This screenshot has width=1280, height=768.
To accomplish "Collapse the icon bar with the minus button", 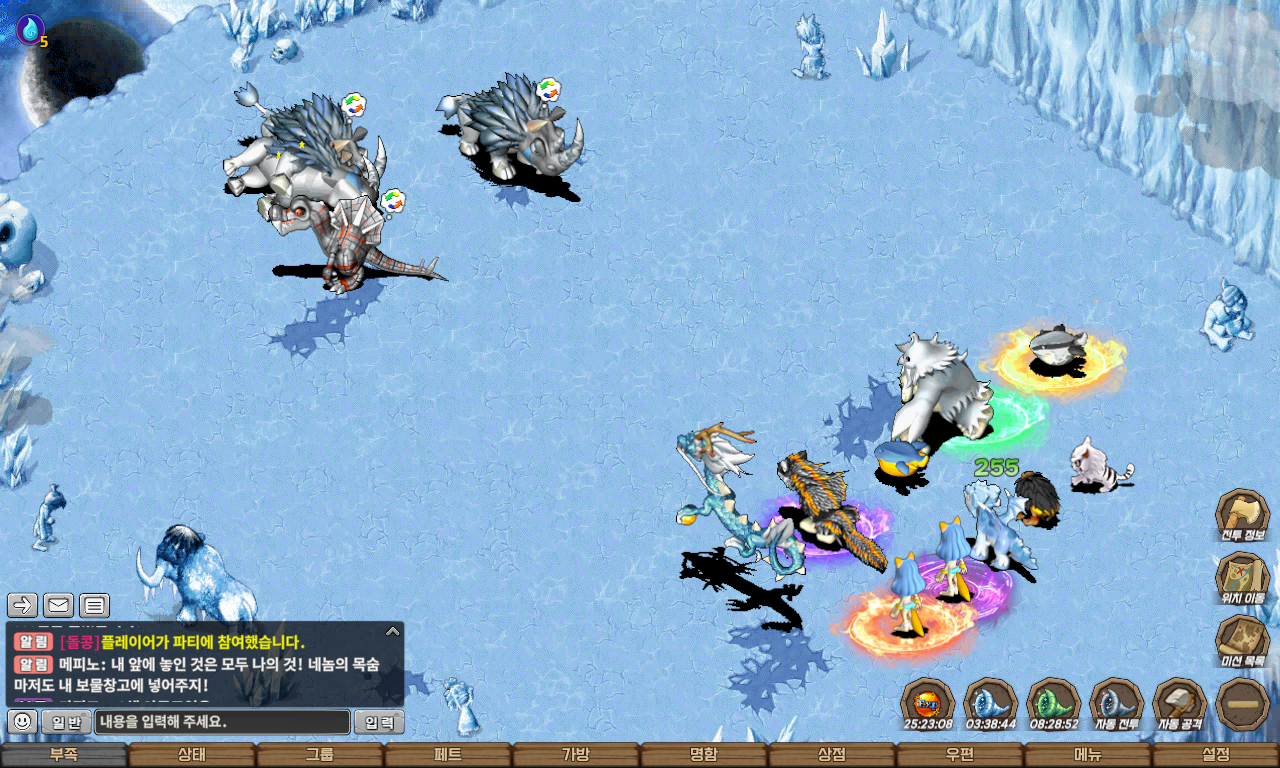I will (1243, 704).
